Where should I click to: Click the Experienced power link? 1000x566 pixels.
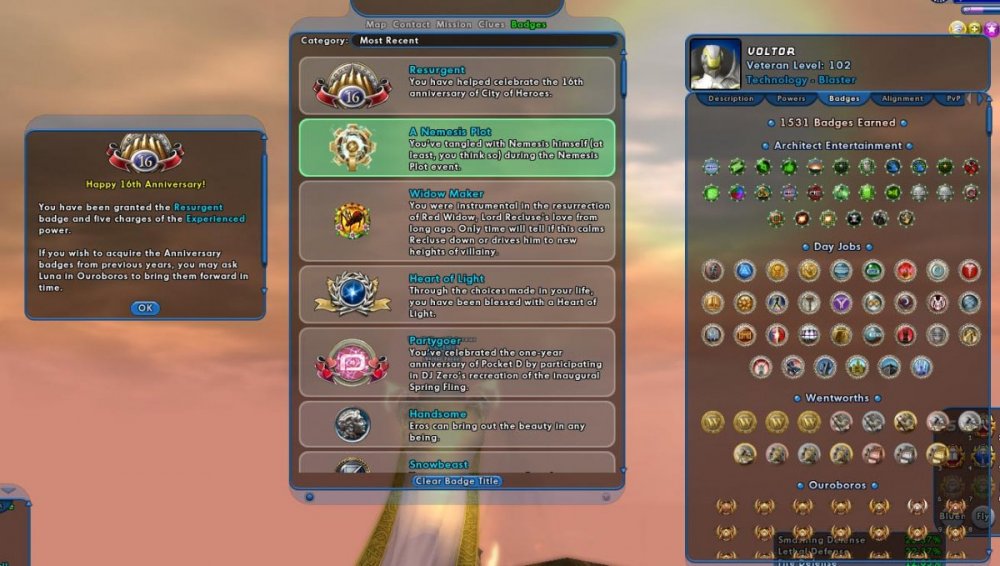(214, 218)
